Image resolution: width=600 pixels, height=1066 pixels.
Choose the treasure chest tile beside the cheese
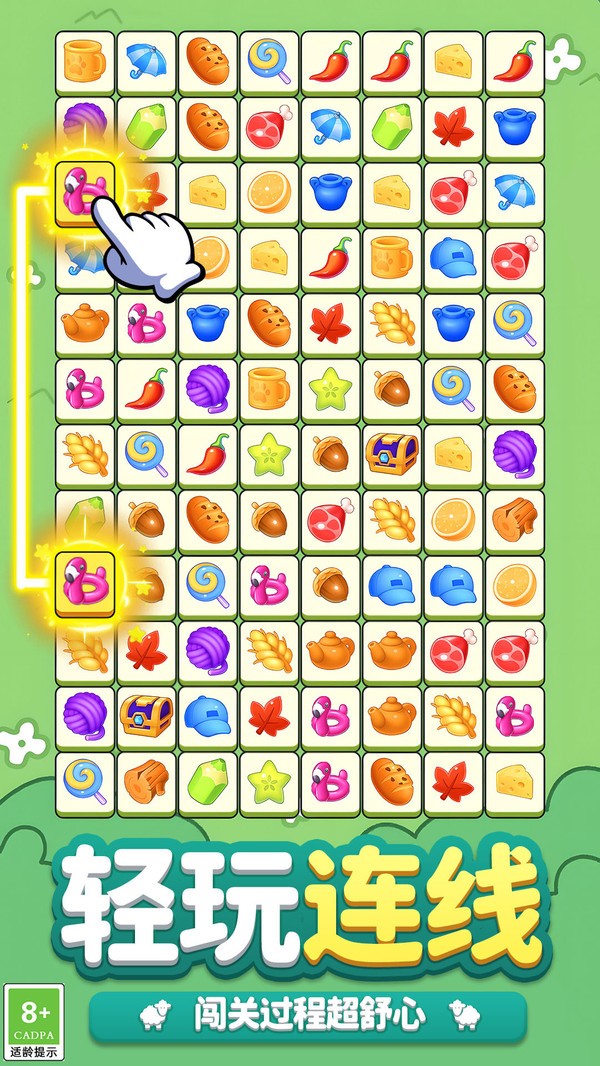pyautogui.click(x=392, y=451)
